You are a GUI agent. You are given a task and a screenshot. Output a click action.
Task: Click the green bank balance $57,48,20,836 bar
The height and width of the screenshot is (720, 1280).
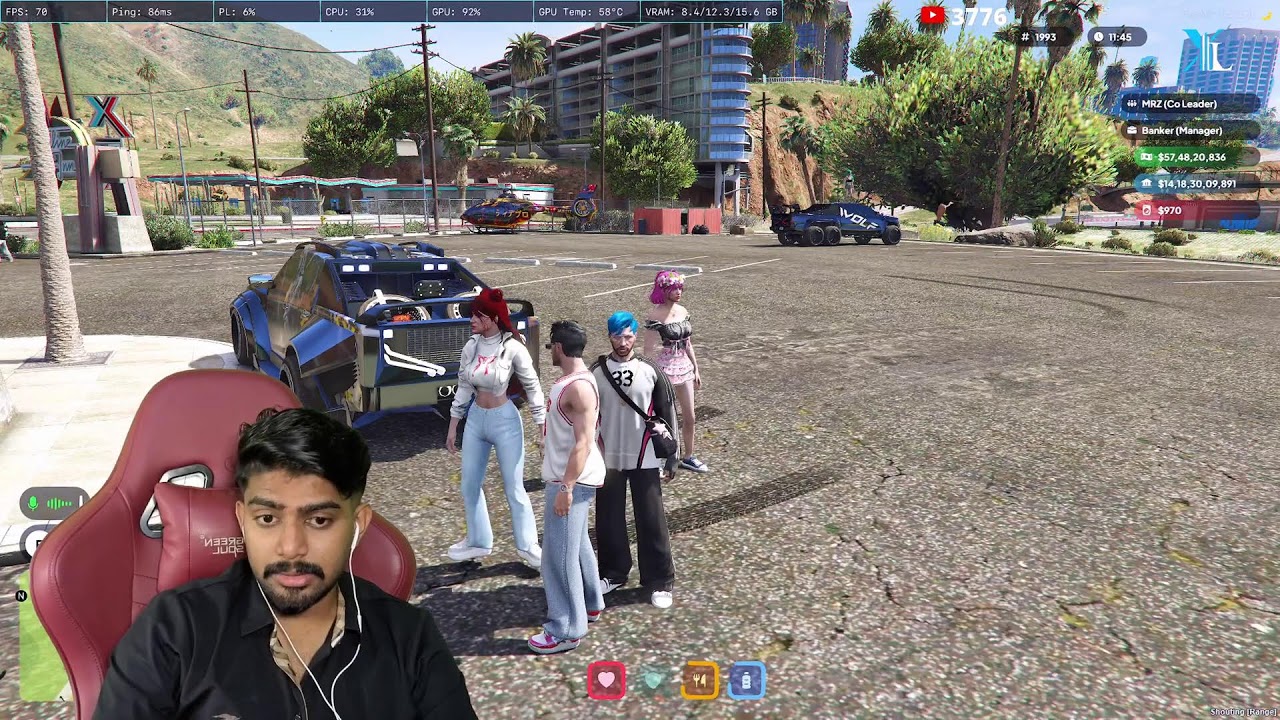point(1192,157)
